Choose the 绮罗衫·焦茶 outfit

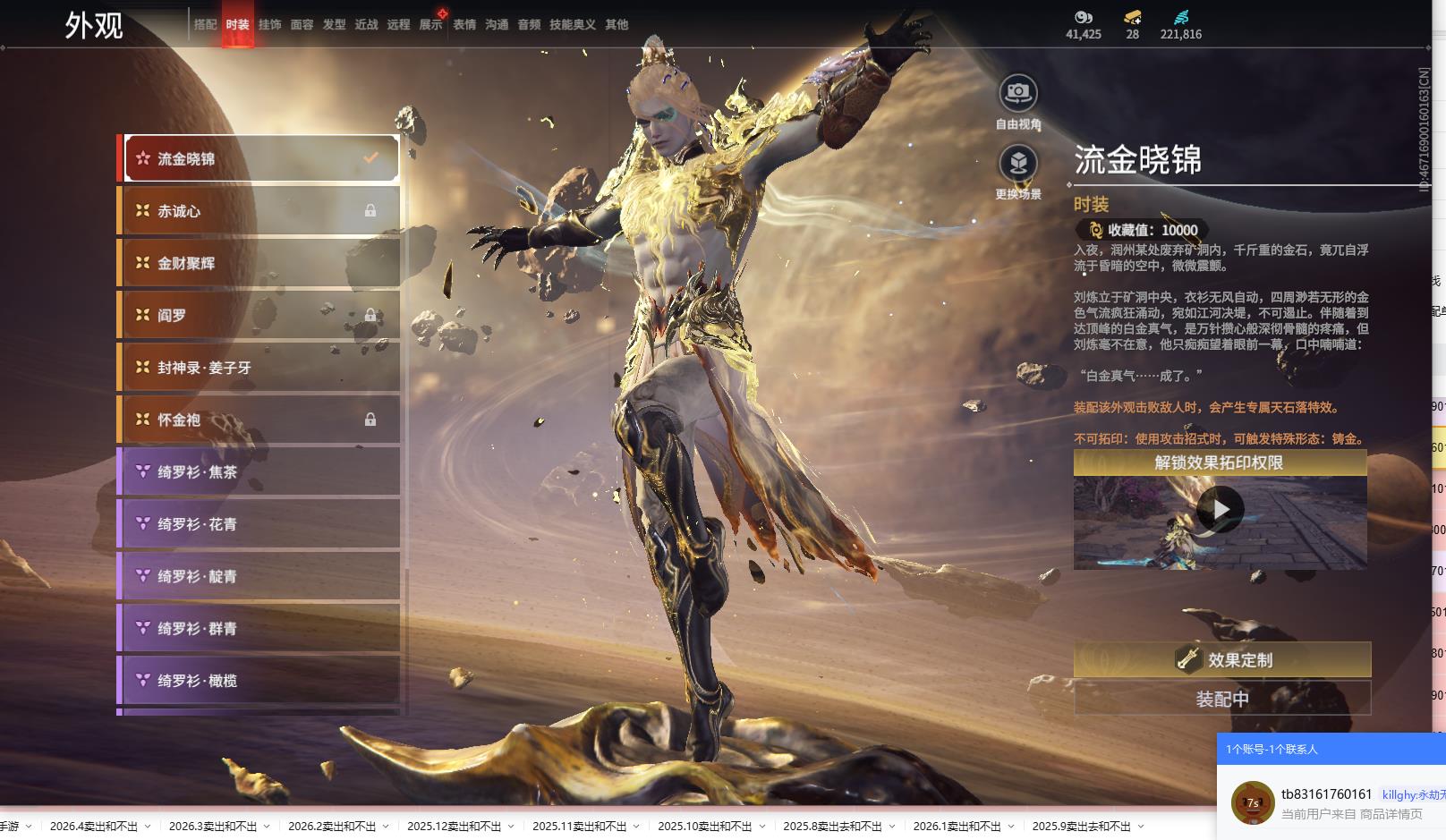259,471
